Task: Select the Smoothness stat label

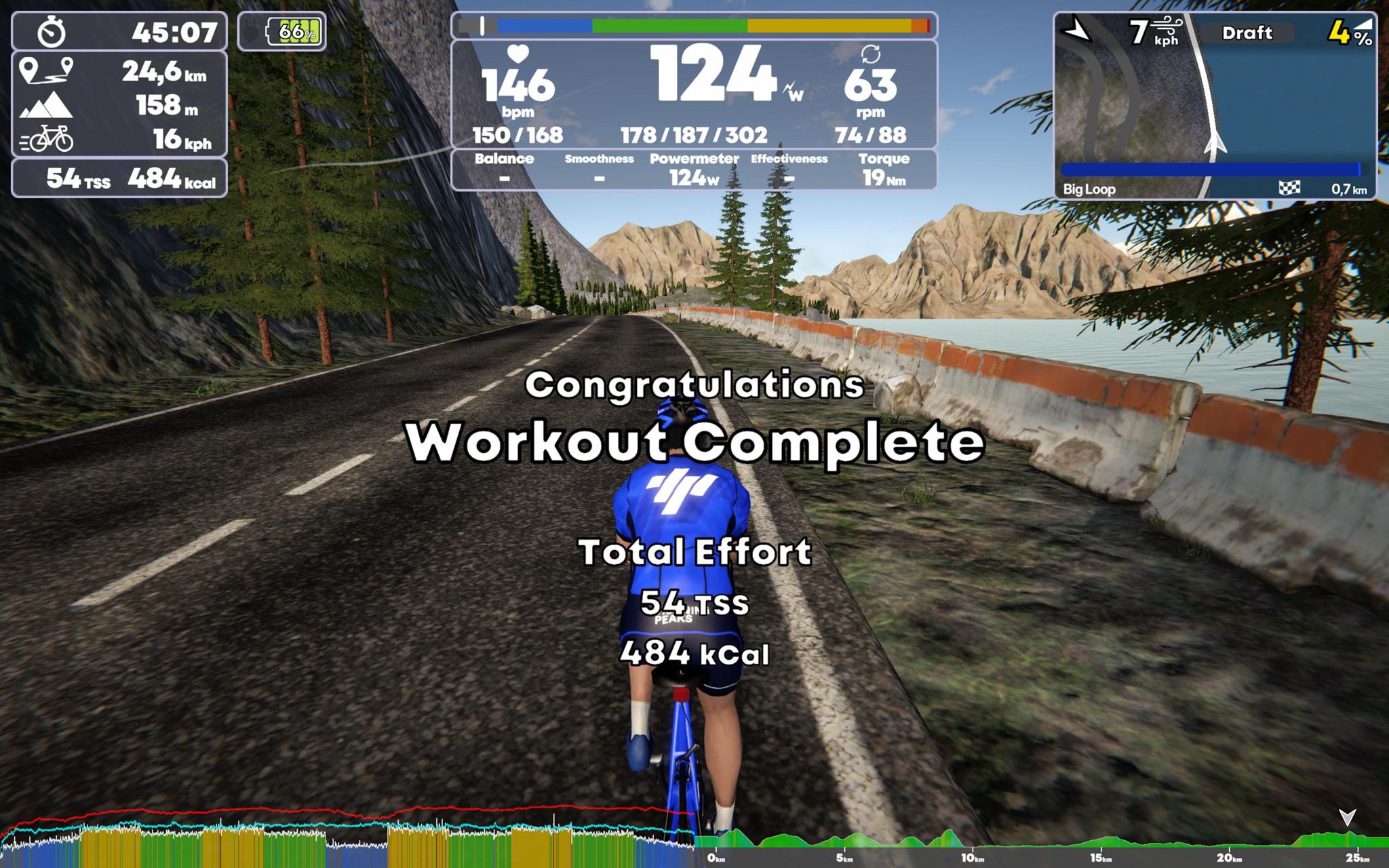Action: [x=600, y=159]
